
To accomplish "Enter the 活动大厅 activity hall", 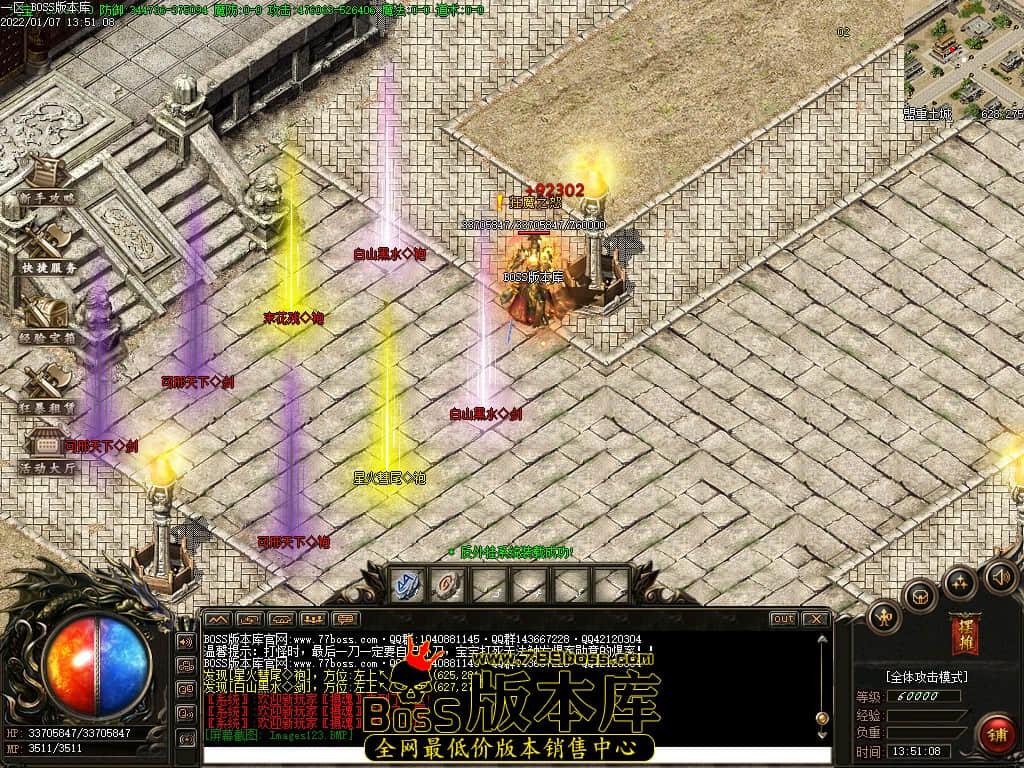I will pos(47,452).
